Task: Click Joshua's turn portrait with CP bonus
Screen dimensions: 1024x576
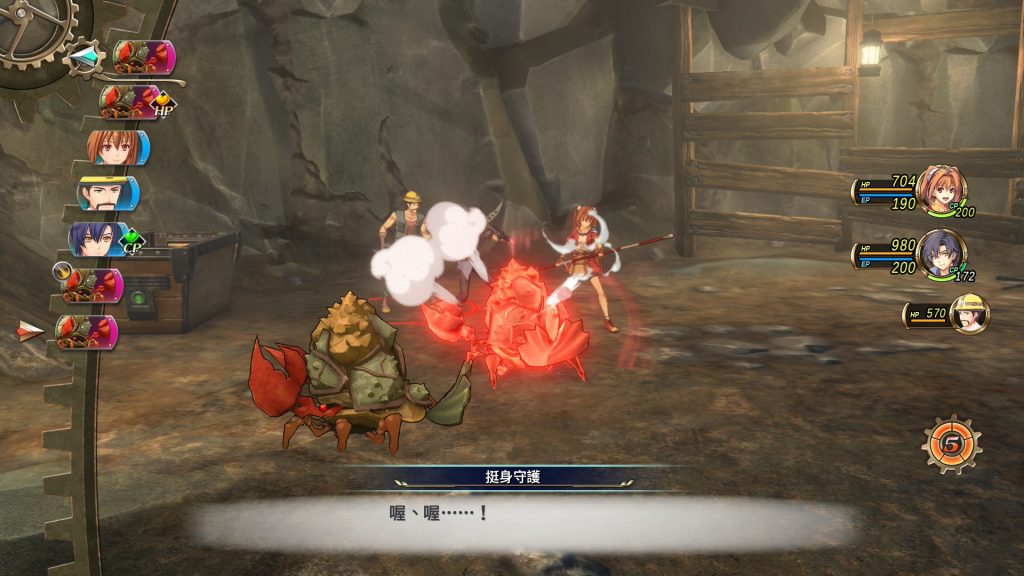Action: (98, 240)
